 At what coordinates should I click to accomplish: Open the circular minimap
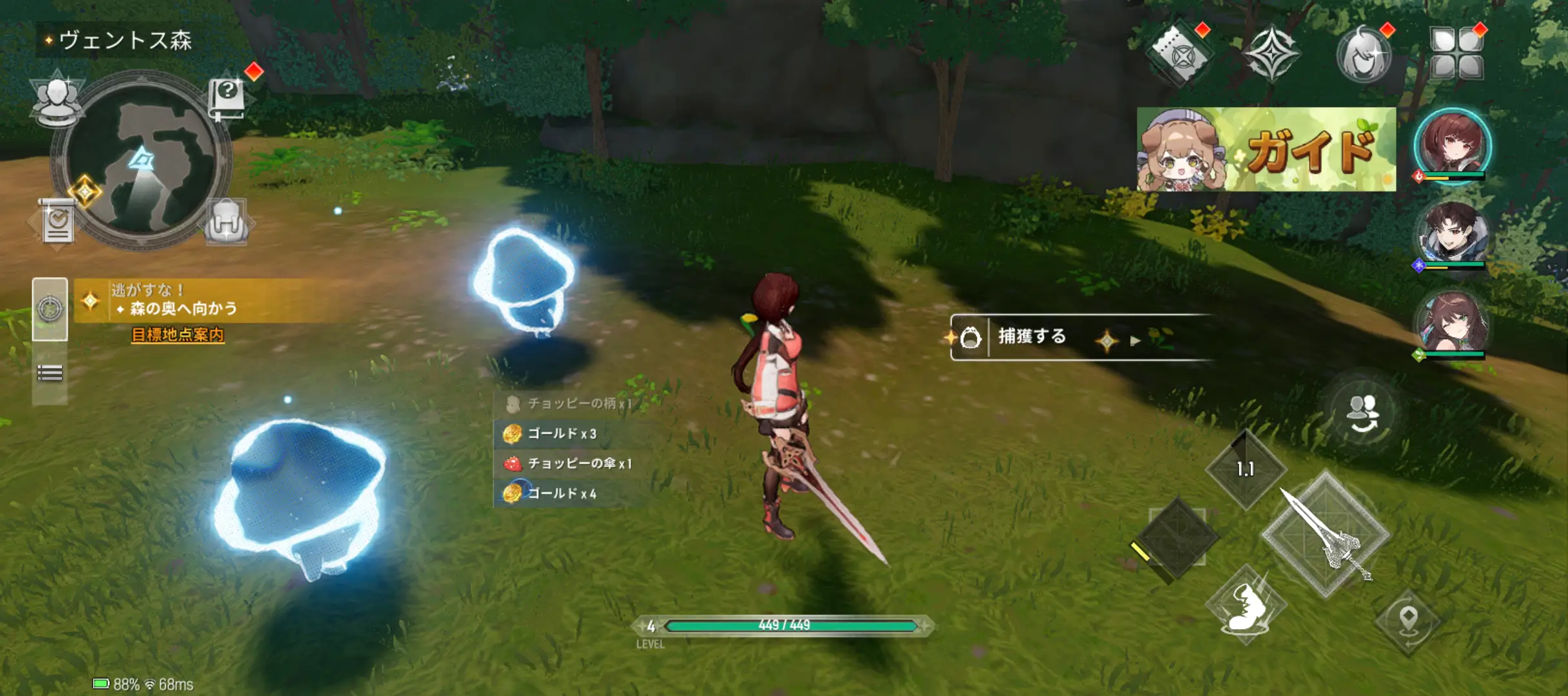coord(141,161)
